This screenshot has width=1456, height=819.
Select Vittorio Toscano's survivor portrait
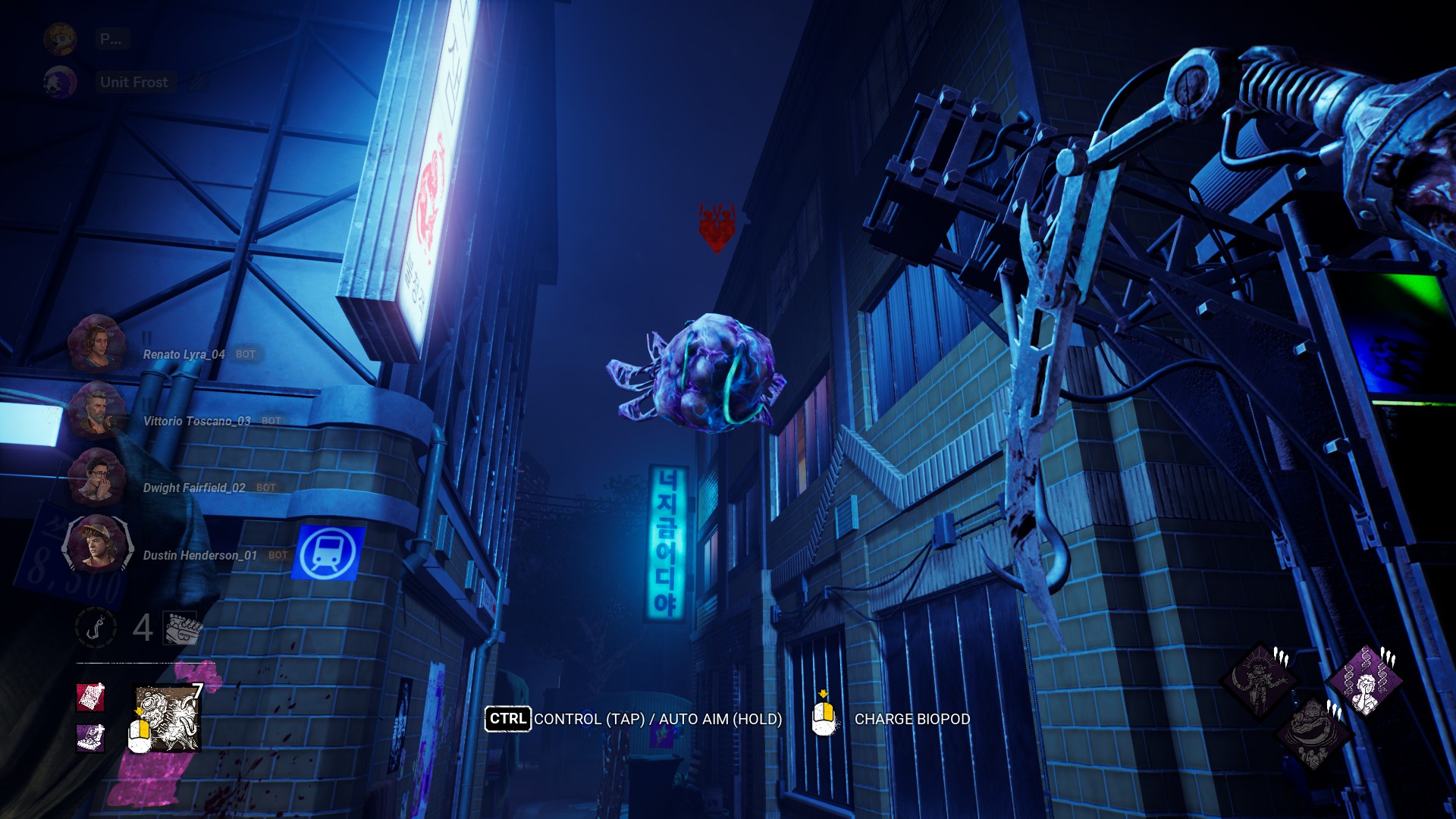click(96, 411)
